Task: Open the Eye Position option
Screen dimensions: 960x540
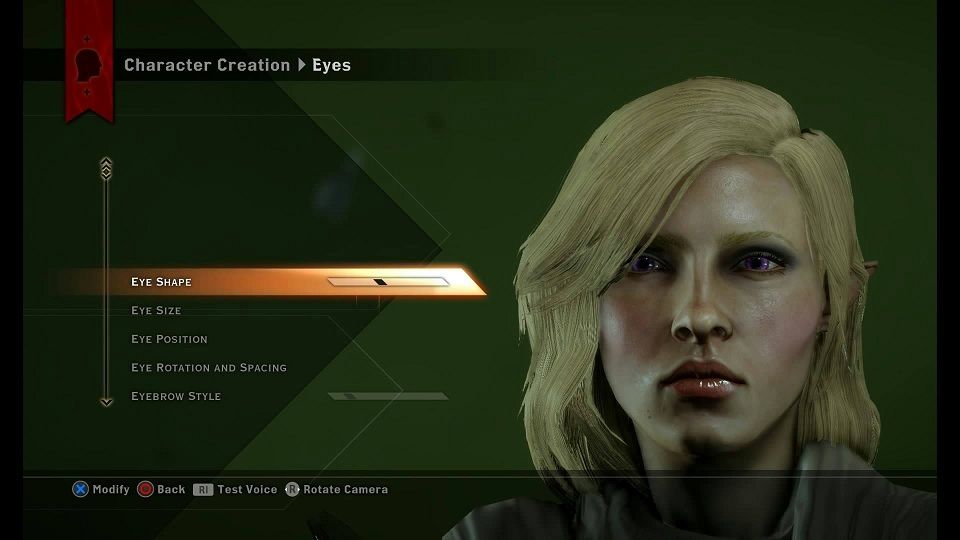Action: point(169,339)
